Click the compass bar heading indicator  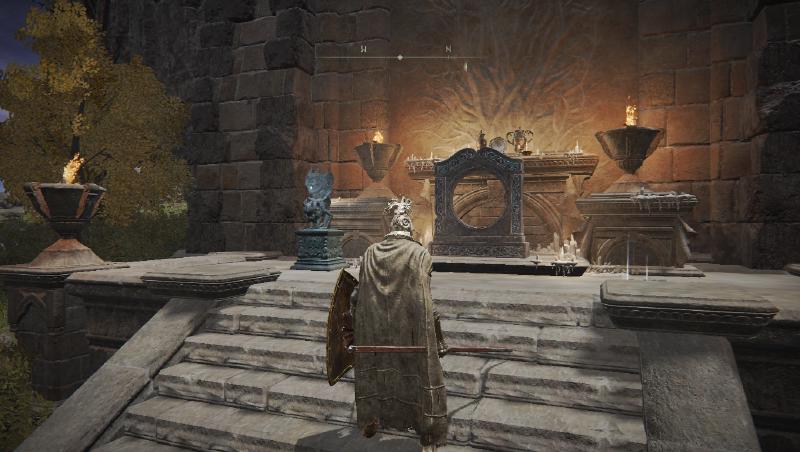(400, 57)
